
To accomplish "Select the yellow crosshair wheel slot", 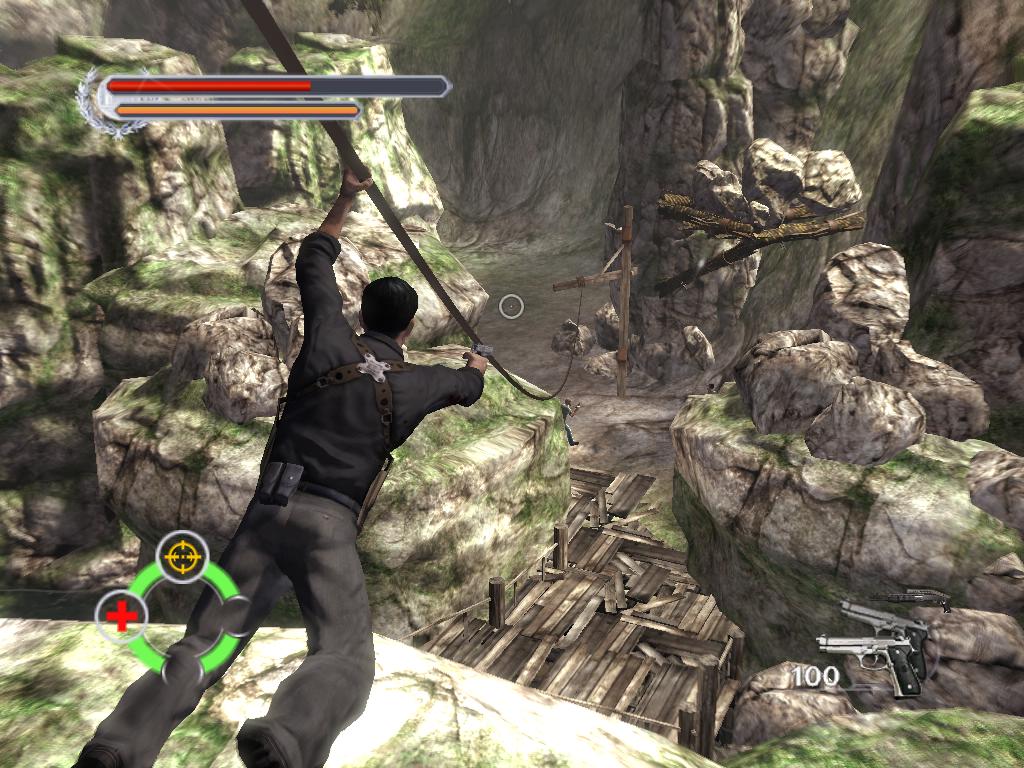I will click(x=182, y=556).
